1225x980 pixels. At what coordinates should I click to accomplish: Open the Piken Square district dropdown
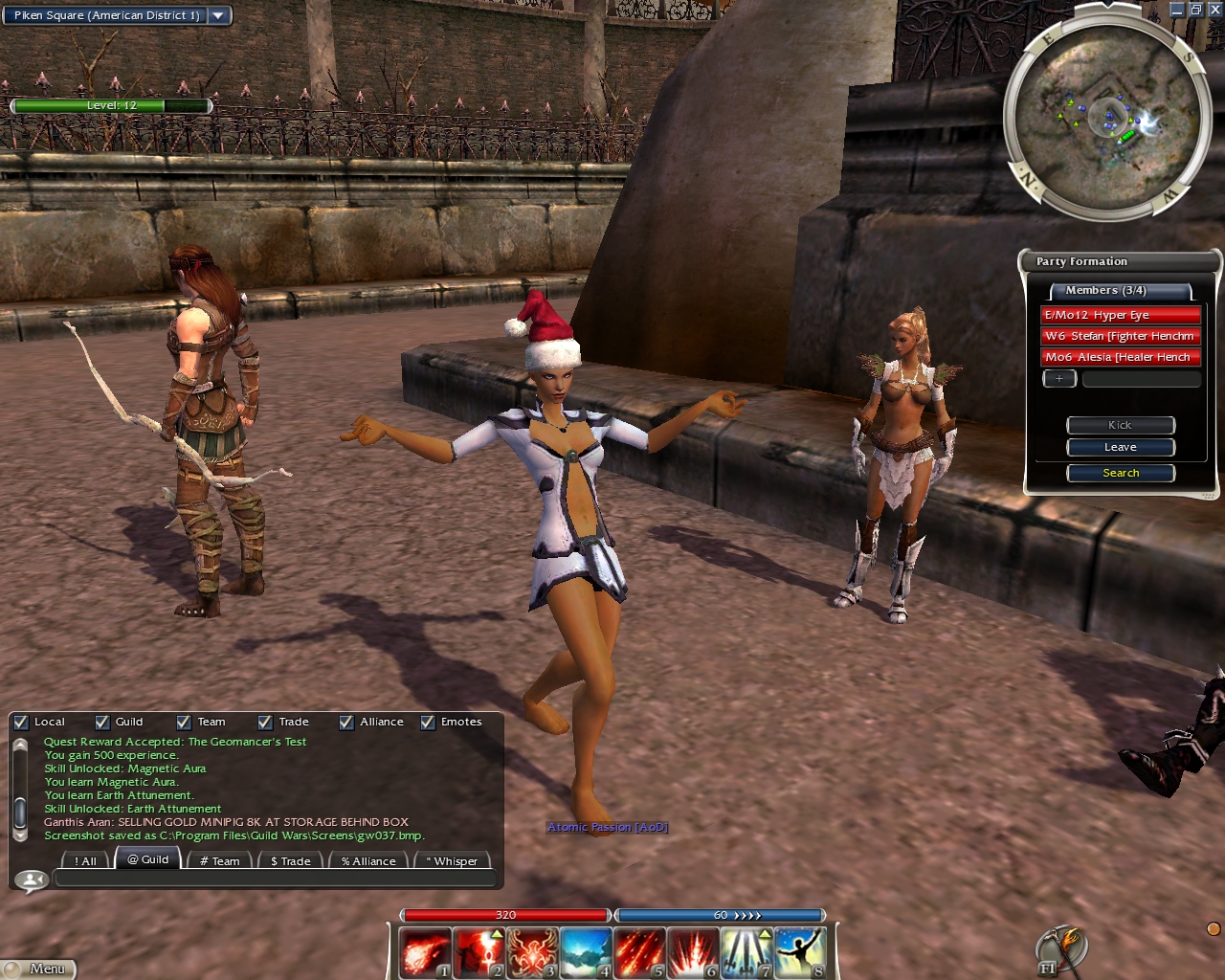pos(219,15)
